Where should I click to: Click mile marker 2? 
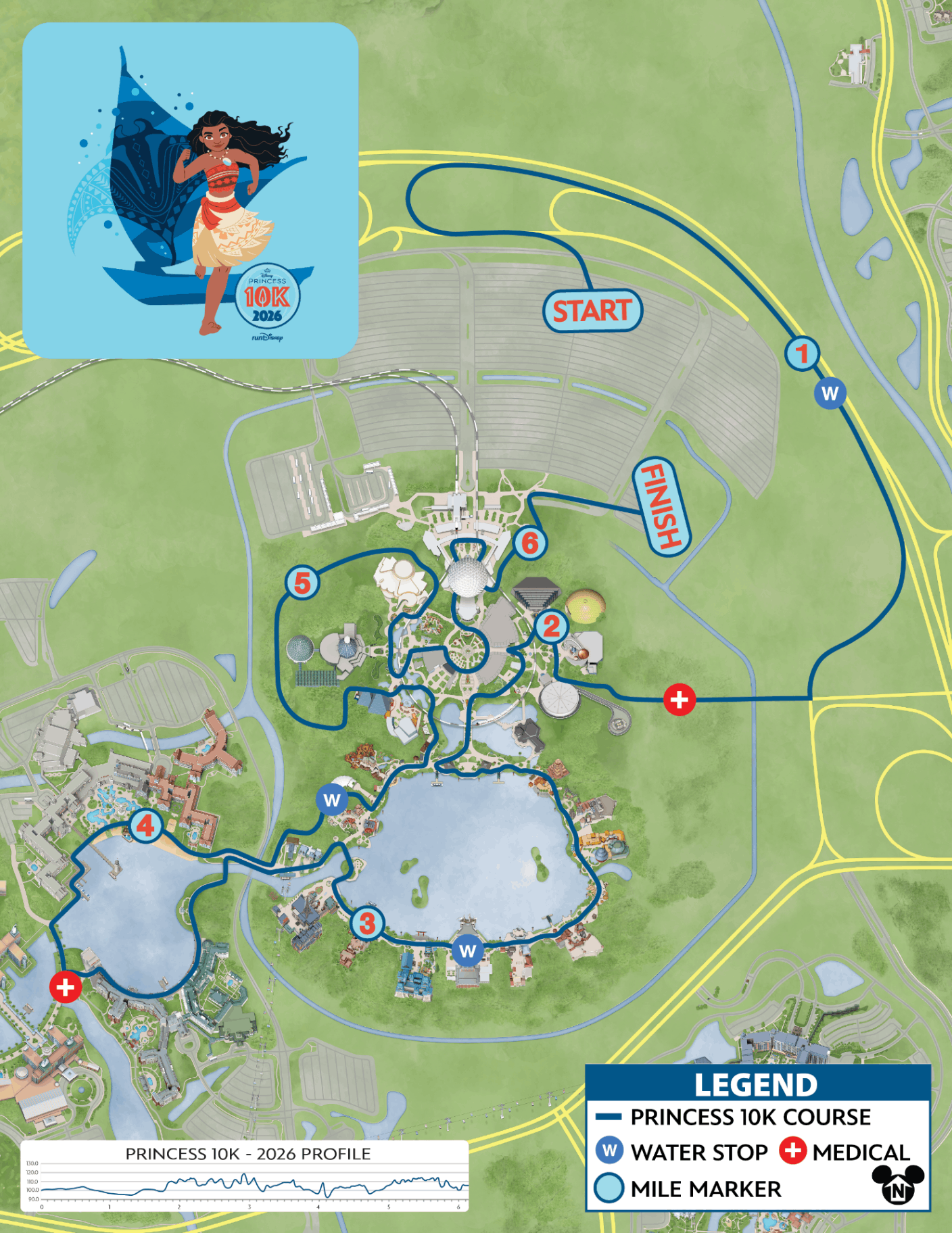[552, 627]
